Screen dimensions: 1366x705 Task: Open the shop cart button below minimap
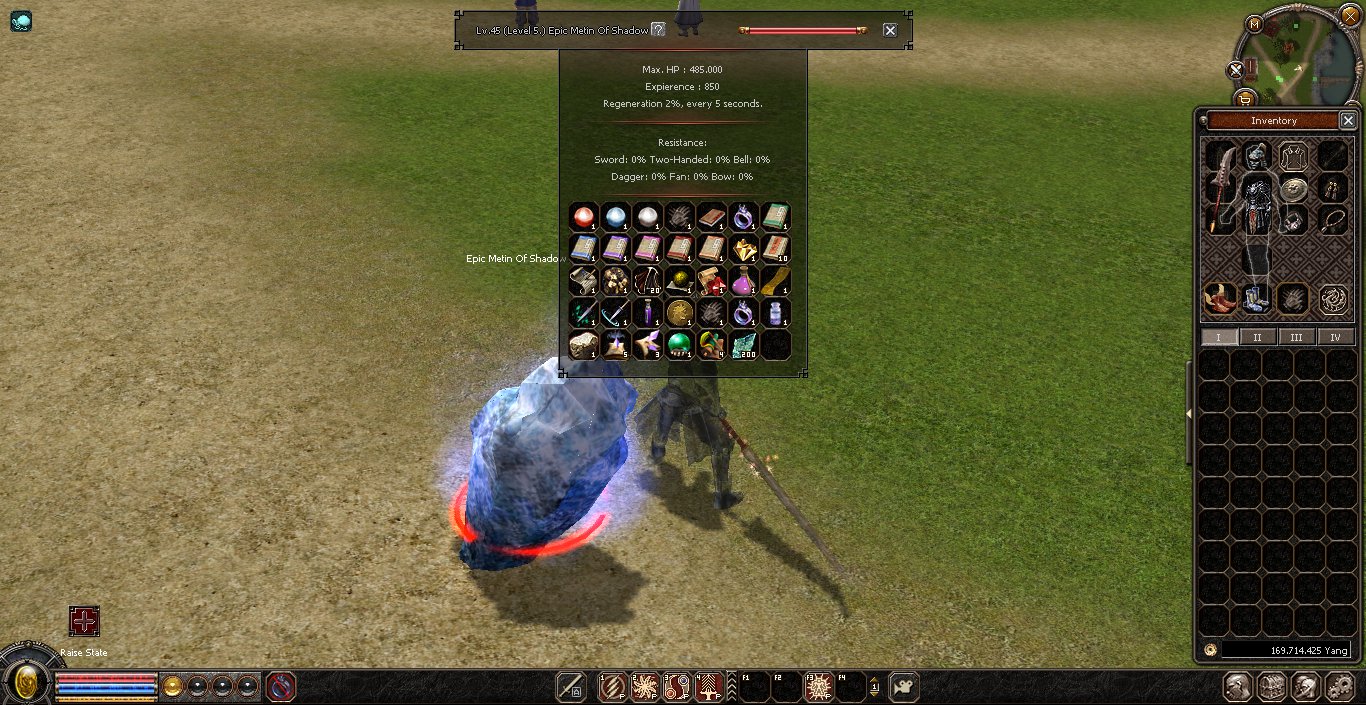click(x=1245, y=98)
